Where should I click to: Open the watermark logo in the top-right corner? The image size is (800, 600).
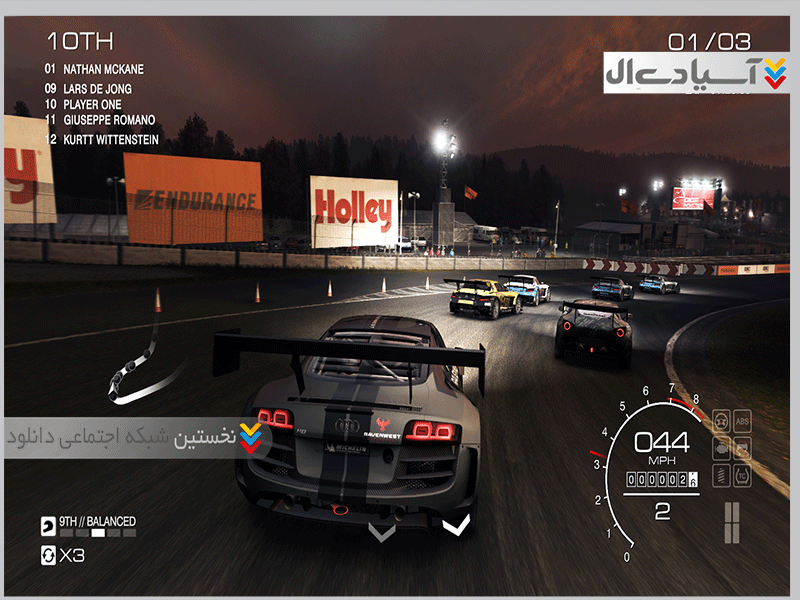695,73
